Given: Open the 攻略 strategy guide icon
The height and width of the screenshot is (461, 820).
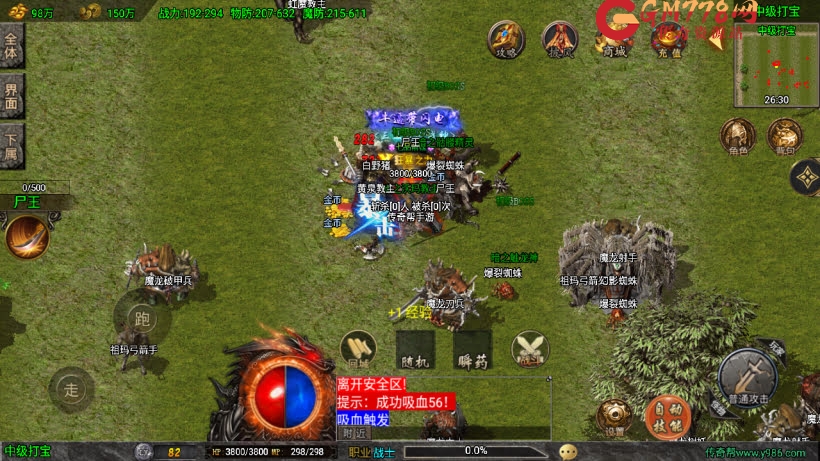Looking at the screenshot, I should (x=506, y=39).
